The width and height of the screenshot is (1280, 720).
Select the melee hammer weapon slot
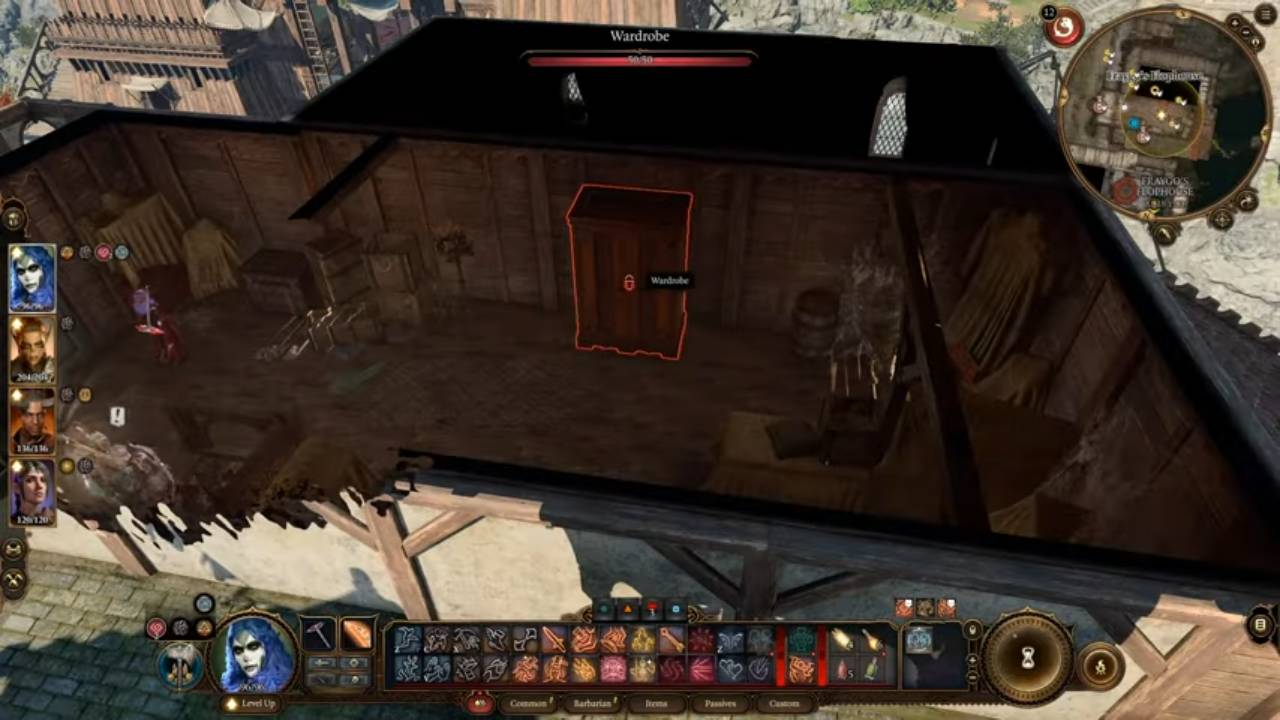pos(319,634)
